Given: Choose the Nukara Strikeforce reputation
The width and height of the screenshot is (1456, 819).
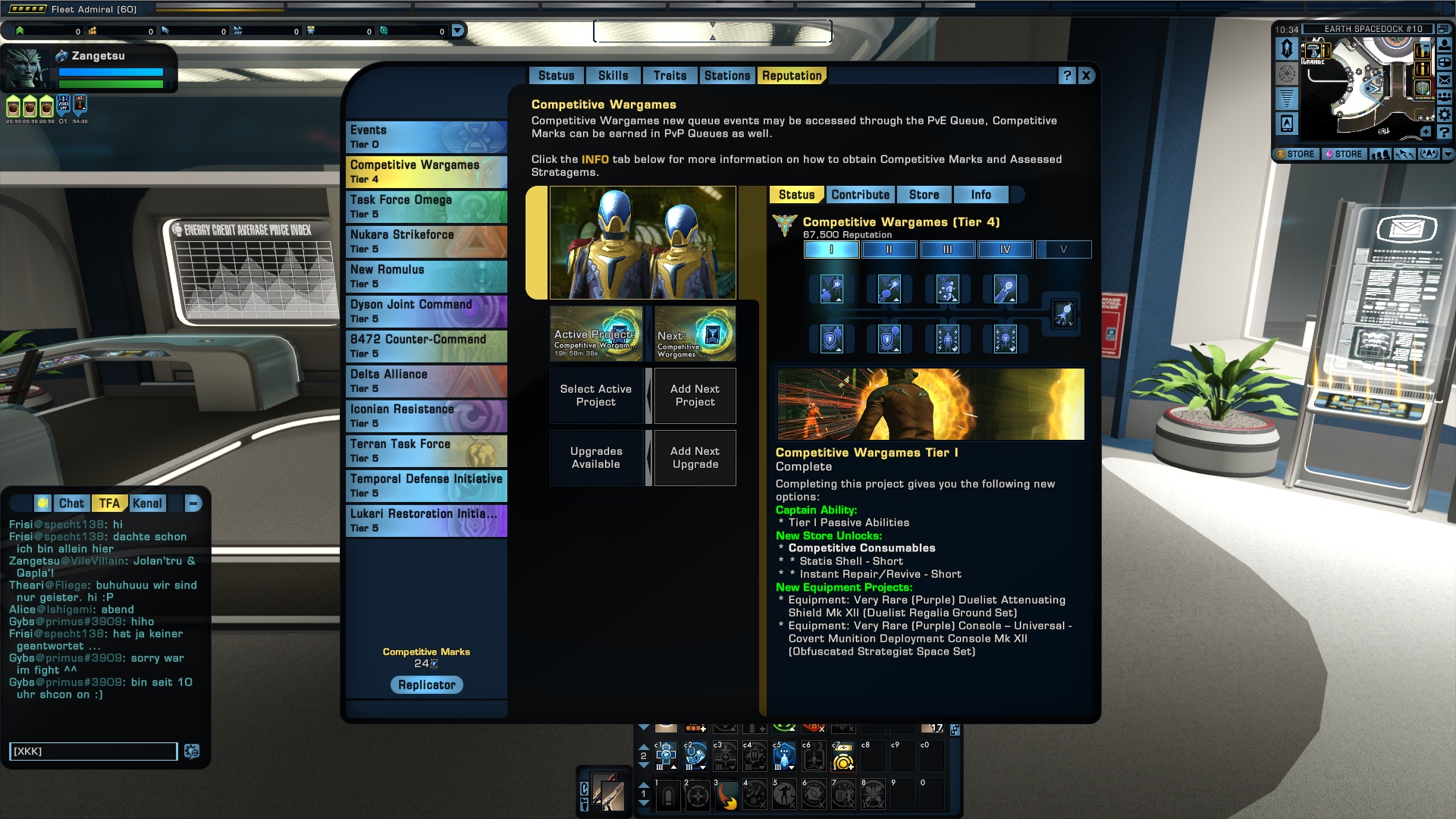Looking at the screenshot, I should [x=426, y=241].
